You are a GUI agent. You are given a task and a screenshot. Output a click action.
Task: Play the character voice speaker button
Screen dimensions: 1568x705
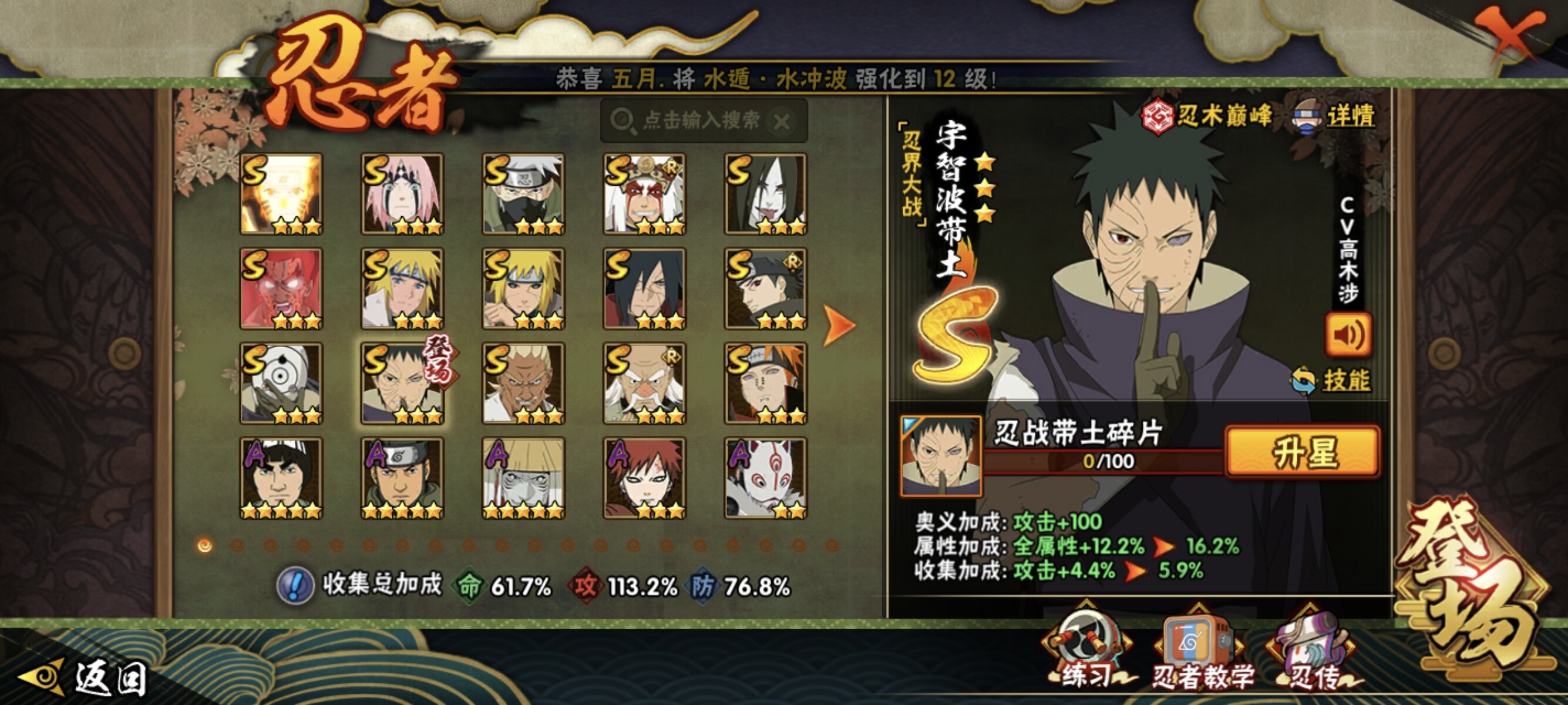tap(1348, 334)
